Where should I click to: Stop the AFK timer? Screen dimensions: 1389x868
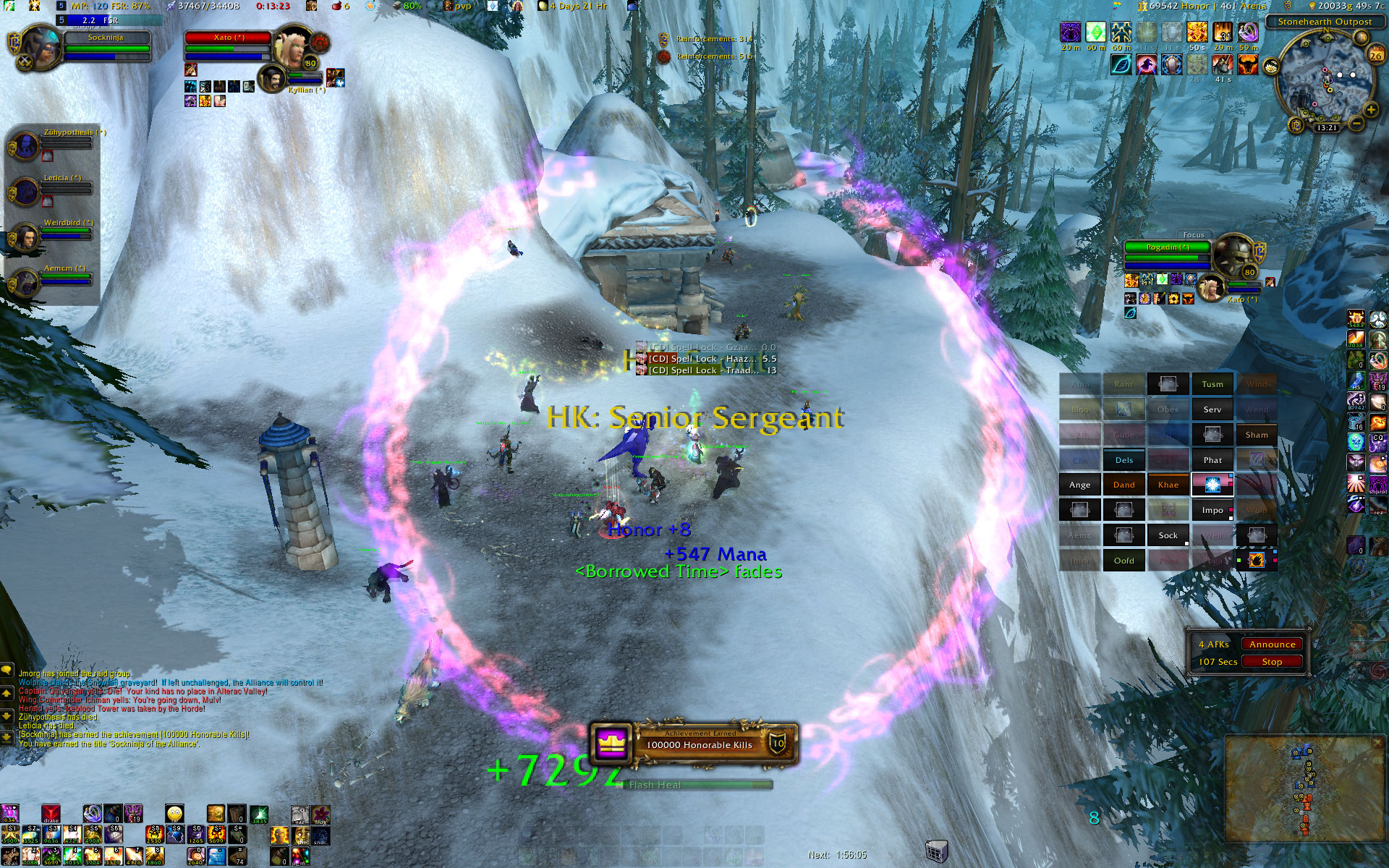click(x=1272, y=662)
